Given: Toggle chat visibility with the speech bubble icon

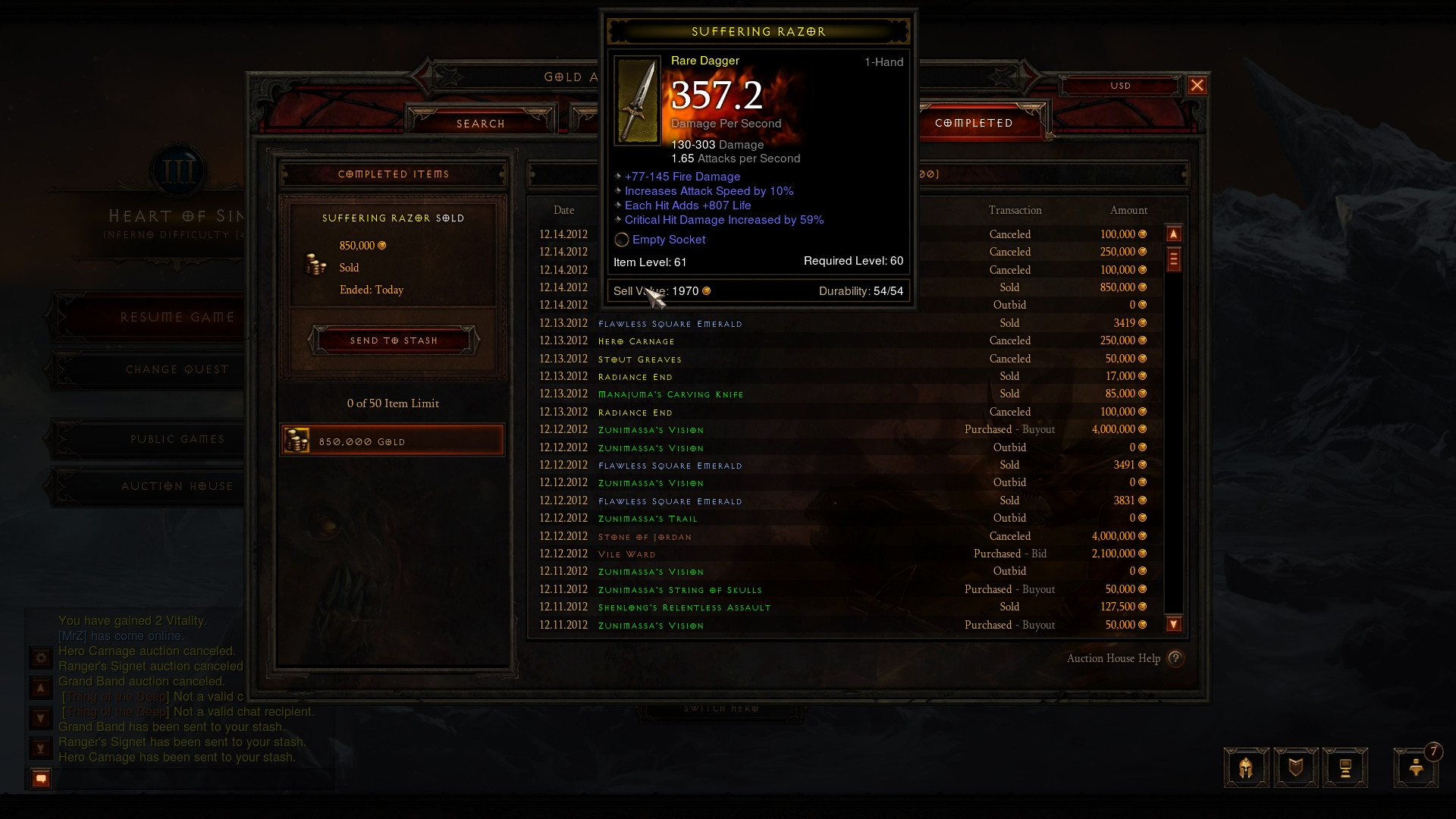Looking at the screenshot, I should point(39,778).
